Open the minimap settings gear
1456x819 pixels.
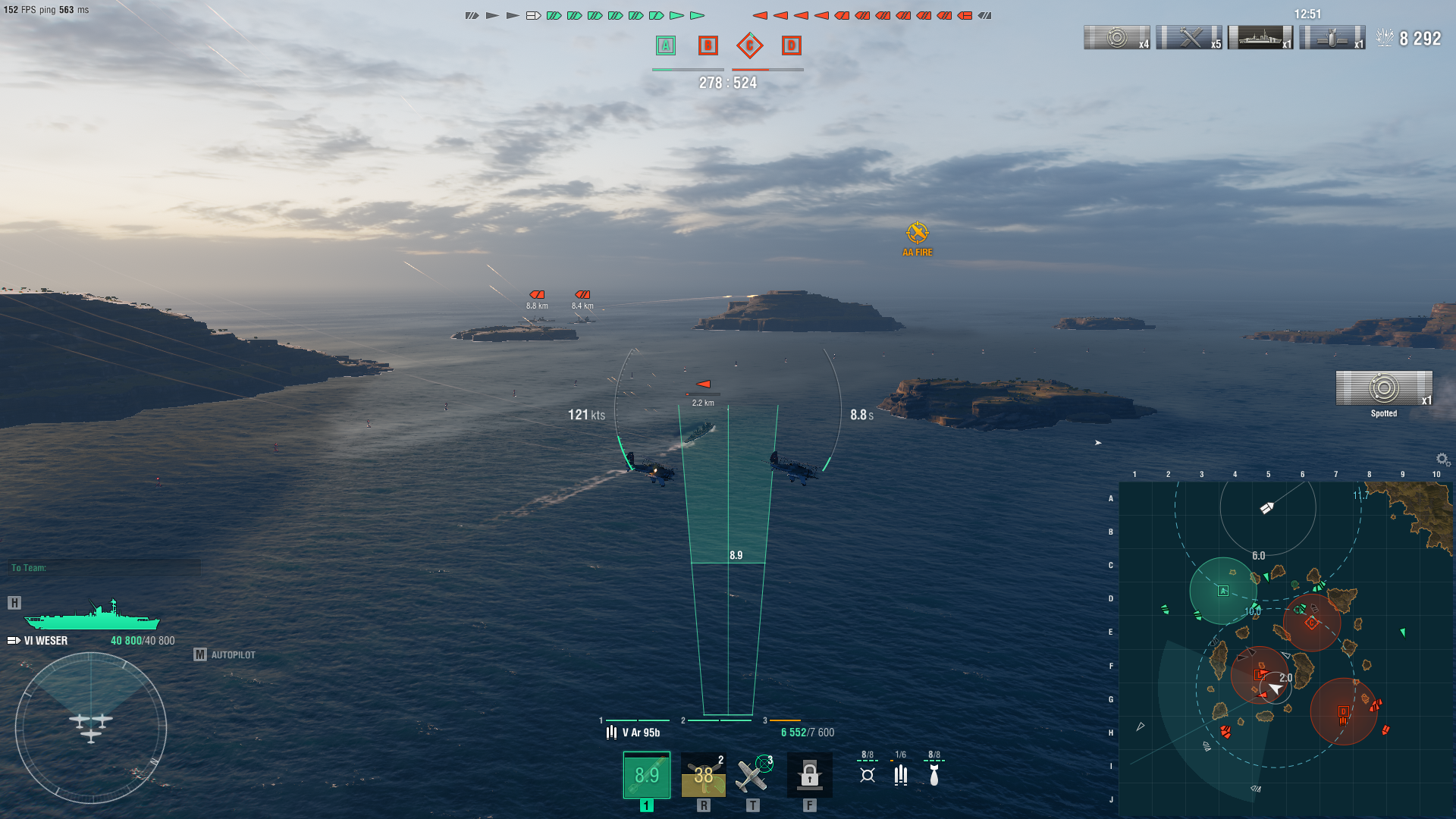[x=1442, y=460]
